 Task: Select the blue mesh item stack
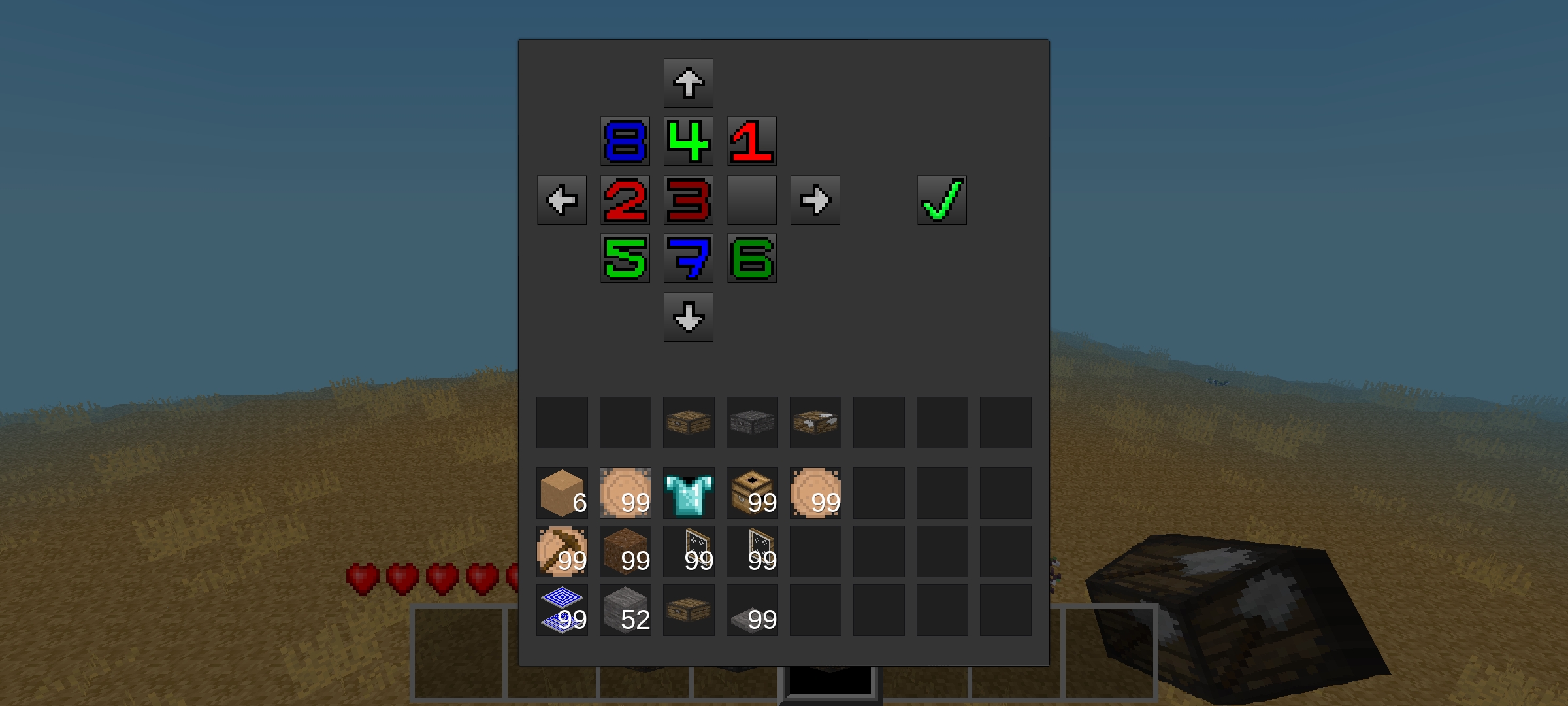(561, 611)
